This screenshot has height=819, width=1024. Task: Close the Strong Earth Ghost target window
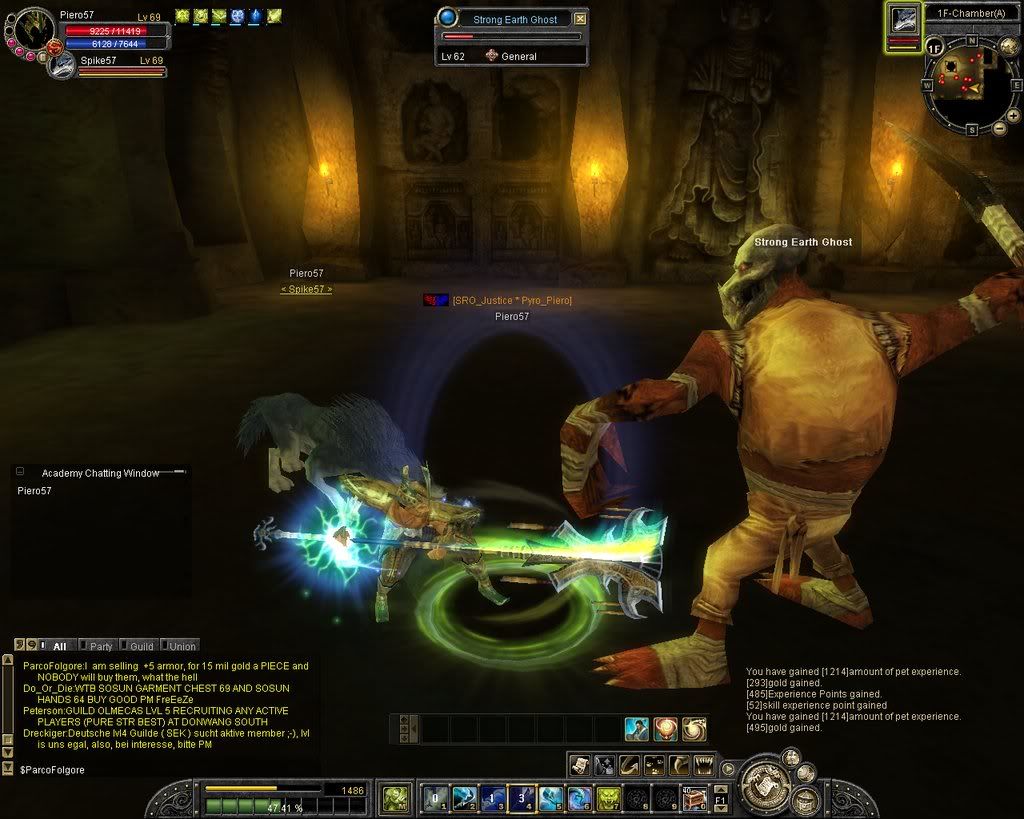click(581, 19)
